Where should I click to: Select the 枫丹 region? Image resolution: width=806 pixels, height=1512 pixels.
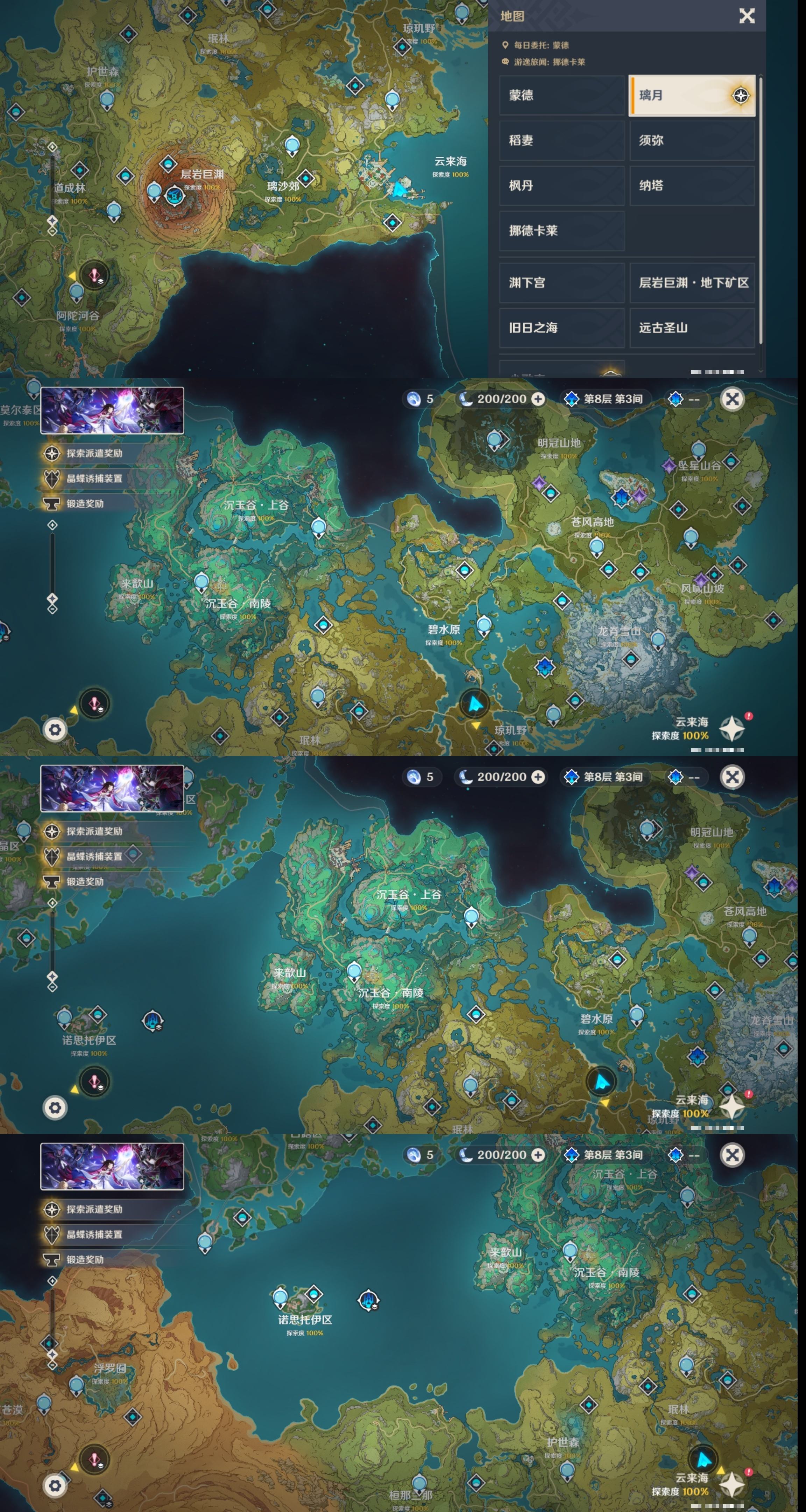click(x=561, y=185)
